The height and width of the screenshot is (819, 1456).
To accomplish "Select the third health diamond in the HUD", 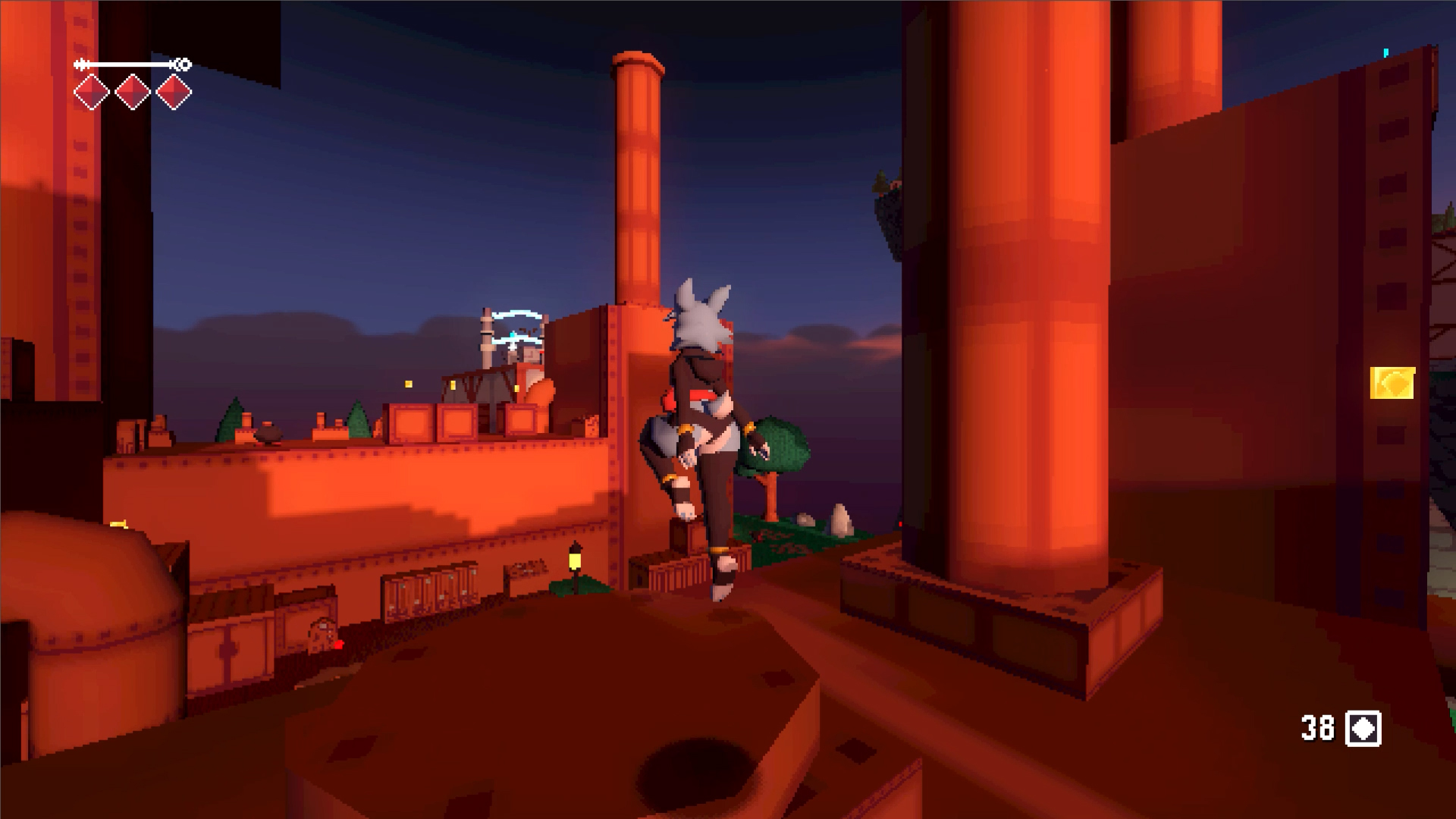I will coord(174,91).
